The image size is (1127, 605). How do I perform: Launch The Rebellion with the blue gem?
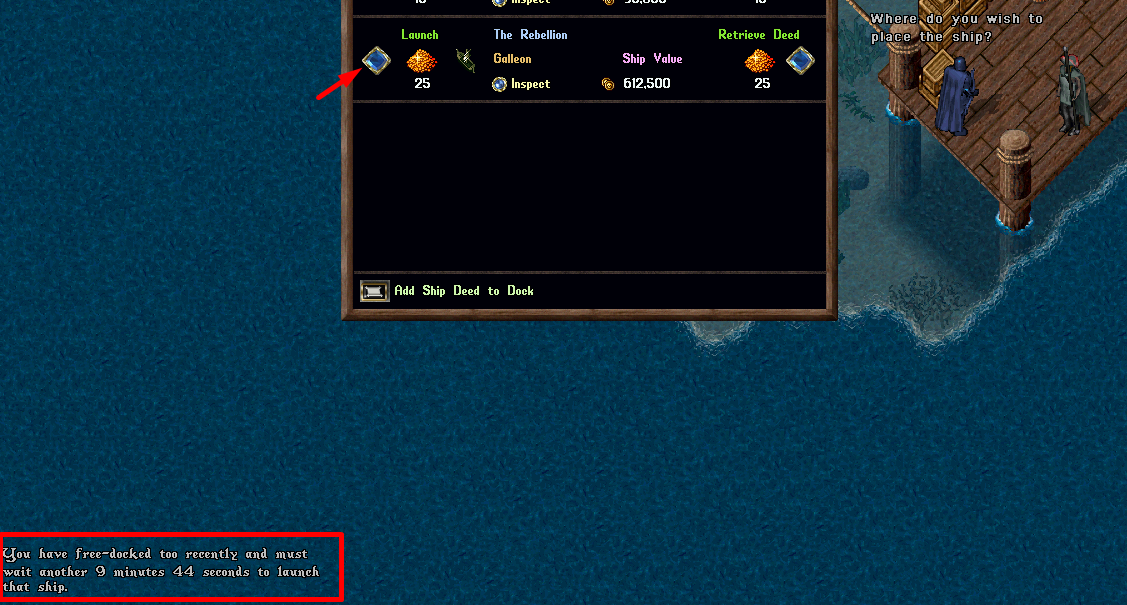click(x=376, y=61)
